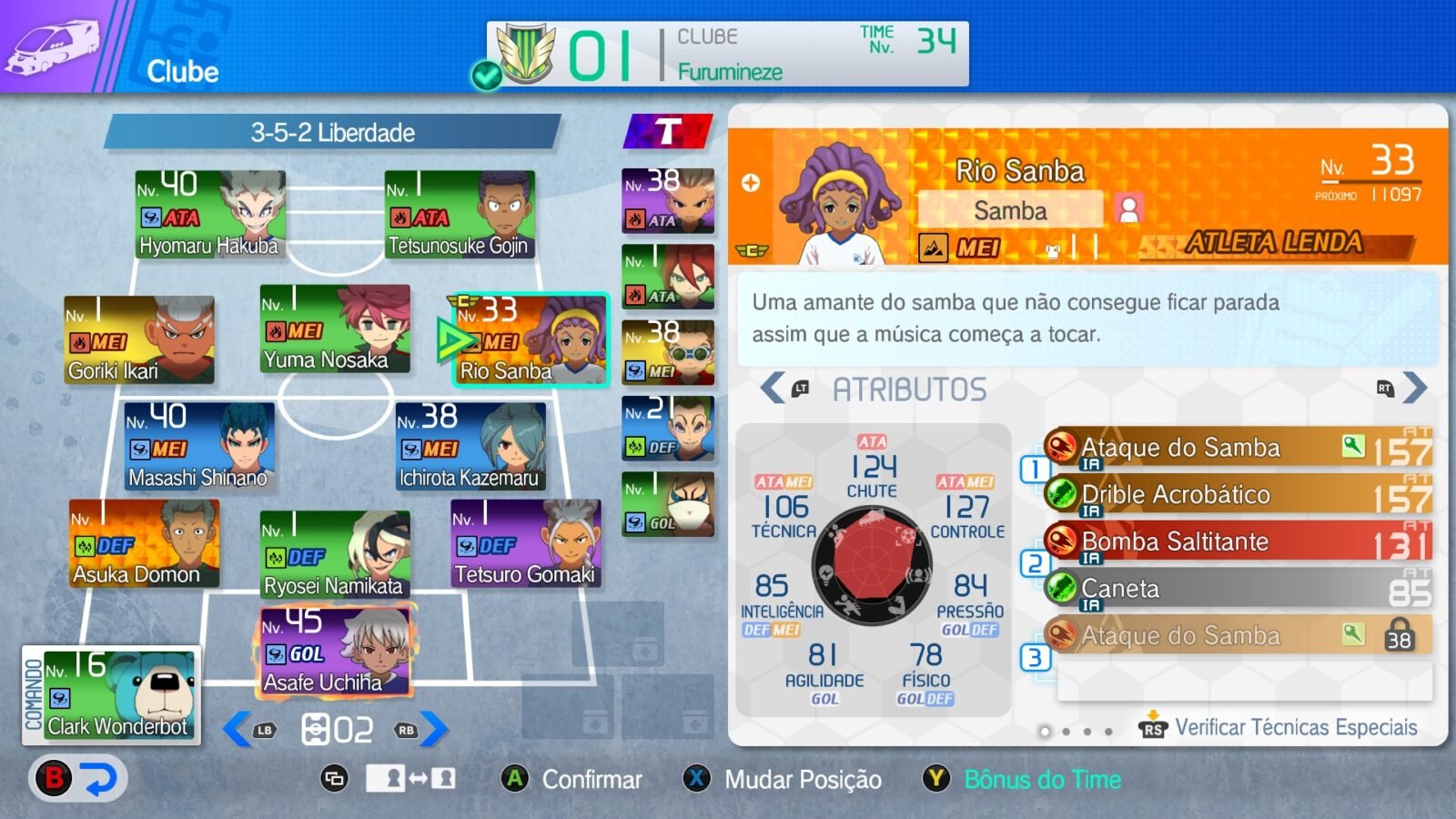
Task: Select the ATRIBUTOS tab
Action: click(910, 388)
